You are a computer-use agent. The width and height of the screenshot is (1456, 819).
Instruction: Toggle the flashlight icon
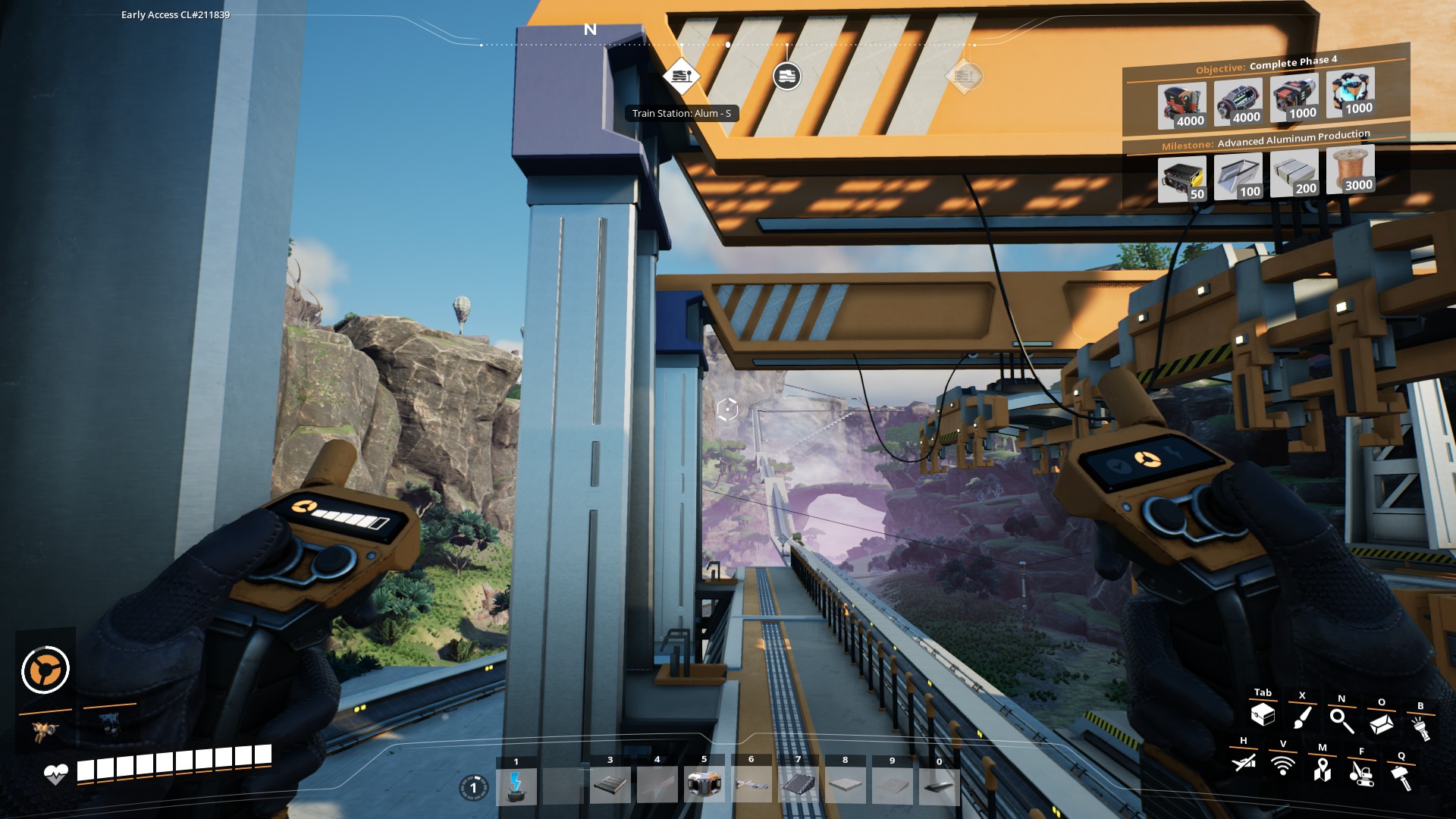[x=1420, y=728]
